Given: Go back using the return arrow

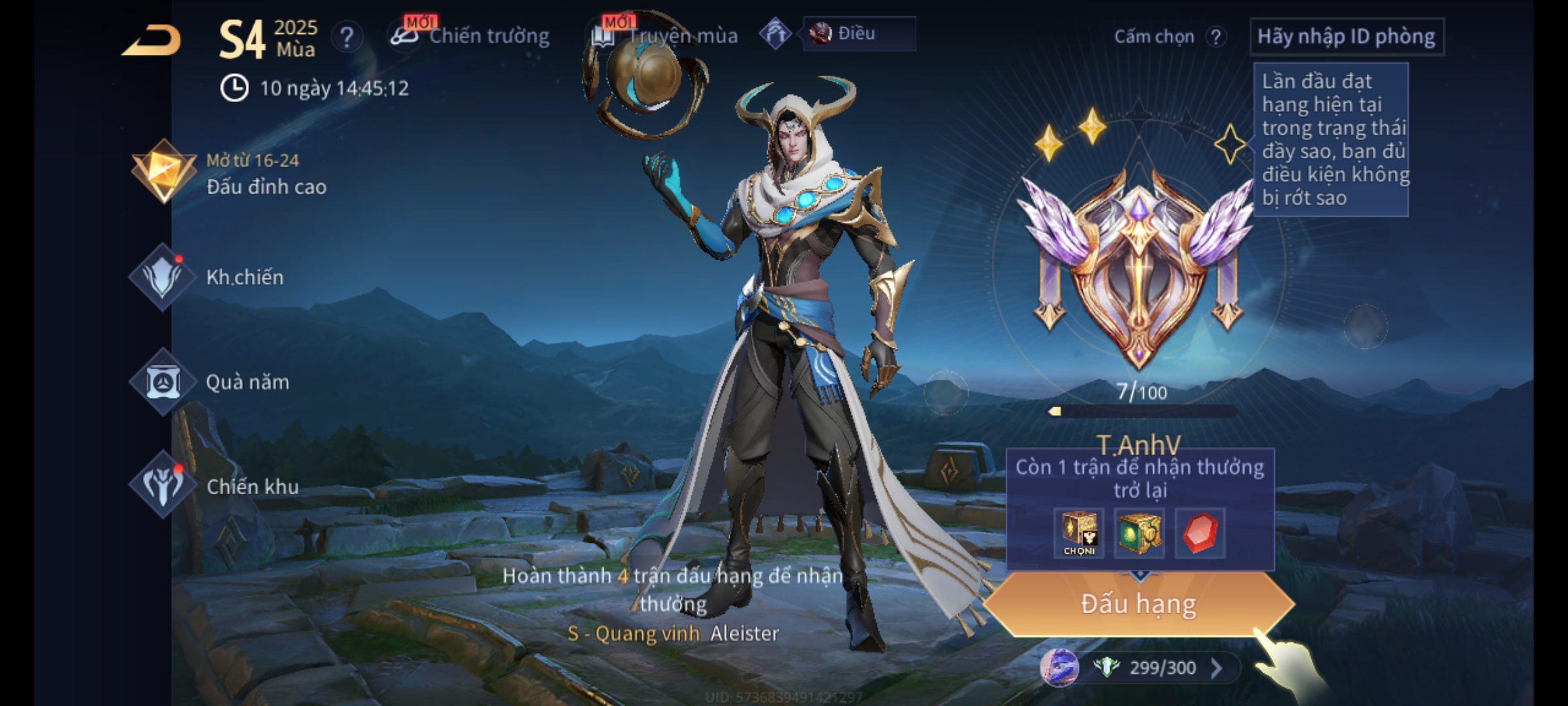Looking at the screenshot, I should [x=152, y=41].
